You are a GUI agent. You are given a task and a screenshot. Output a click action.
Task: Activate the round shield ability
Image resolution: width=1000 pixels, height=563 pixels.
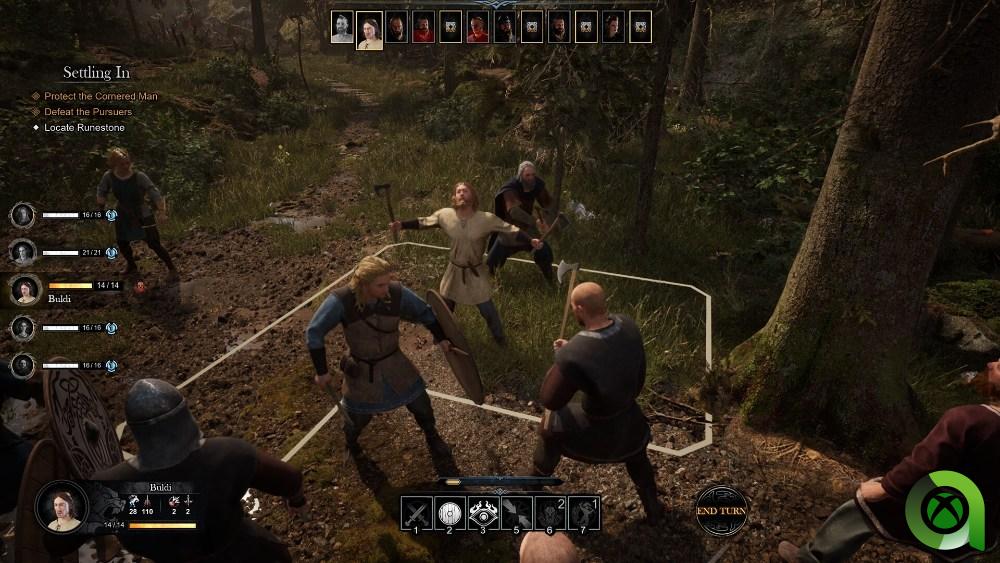[x=449, y=512]
